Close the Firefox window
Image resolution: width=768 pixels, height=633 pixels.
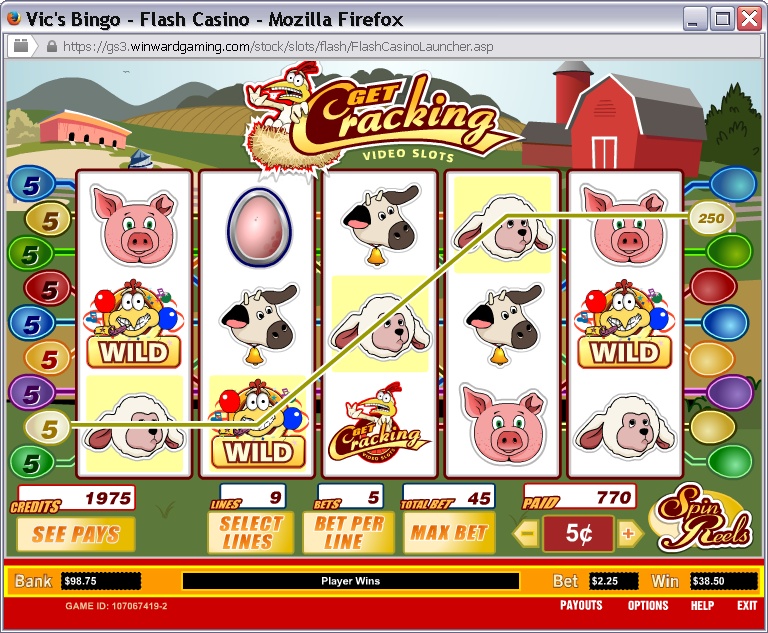pos(748,19)
